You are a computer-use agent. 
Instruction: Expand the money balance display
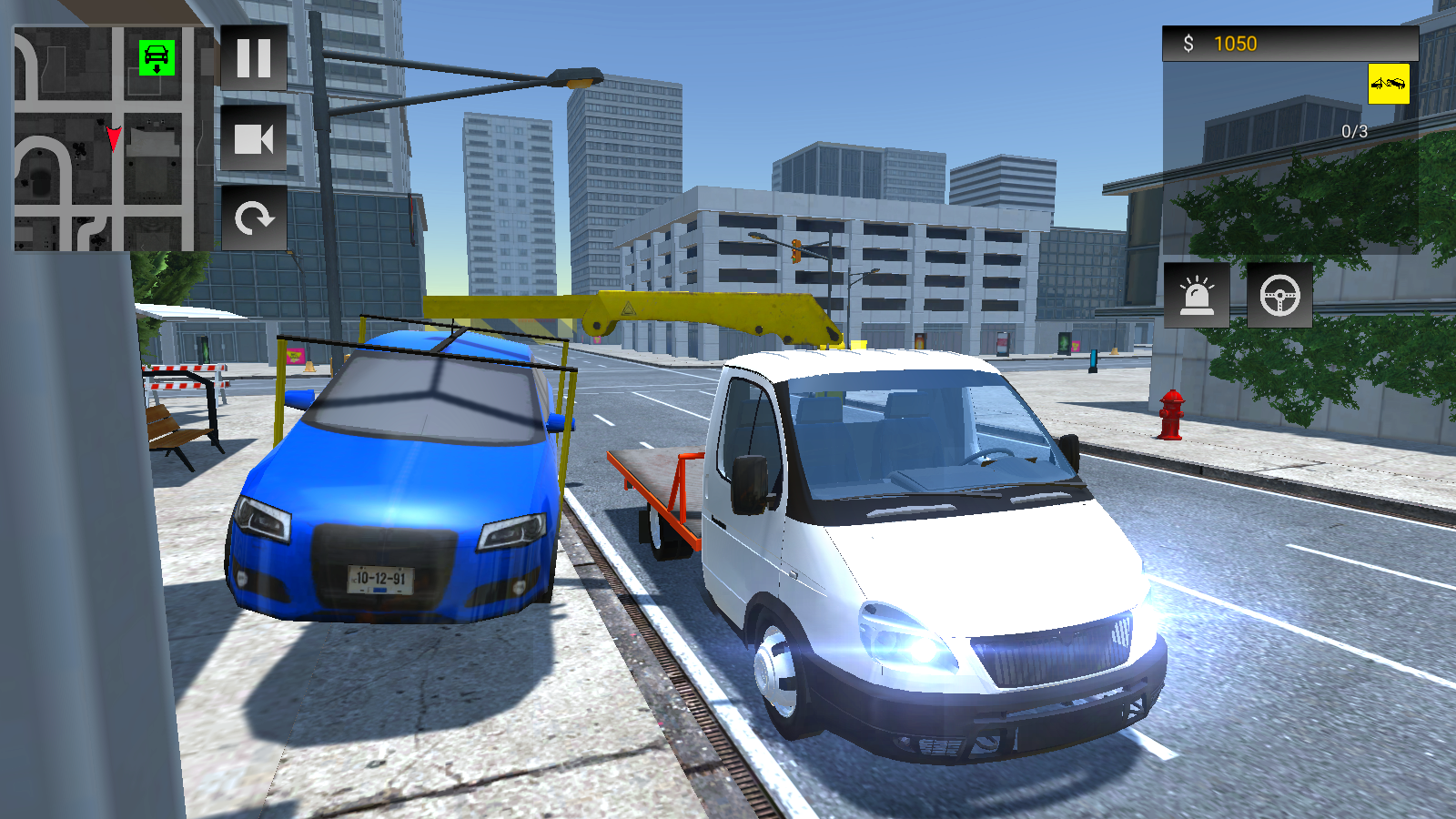[x=1292, y=41]
